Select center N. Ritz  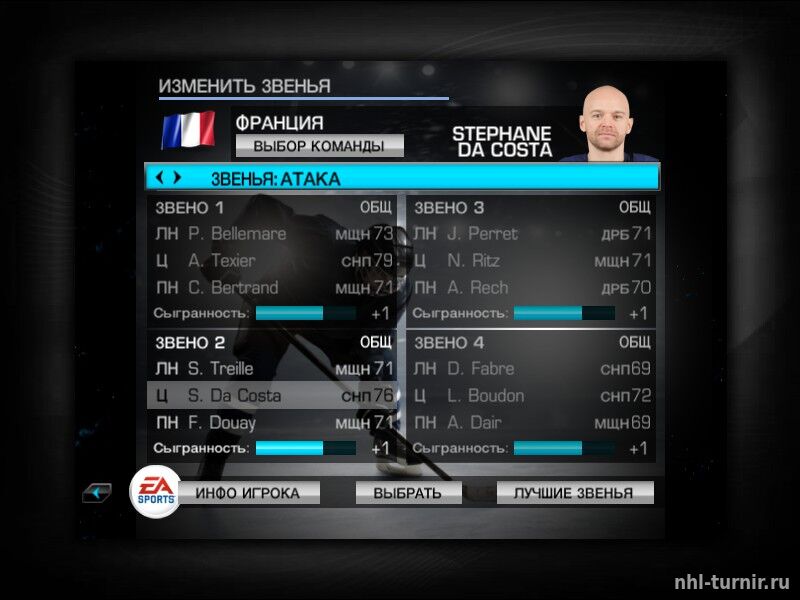pyautogui.click(x=531, y=261)
